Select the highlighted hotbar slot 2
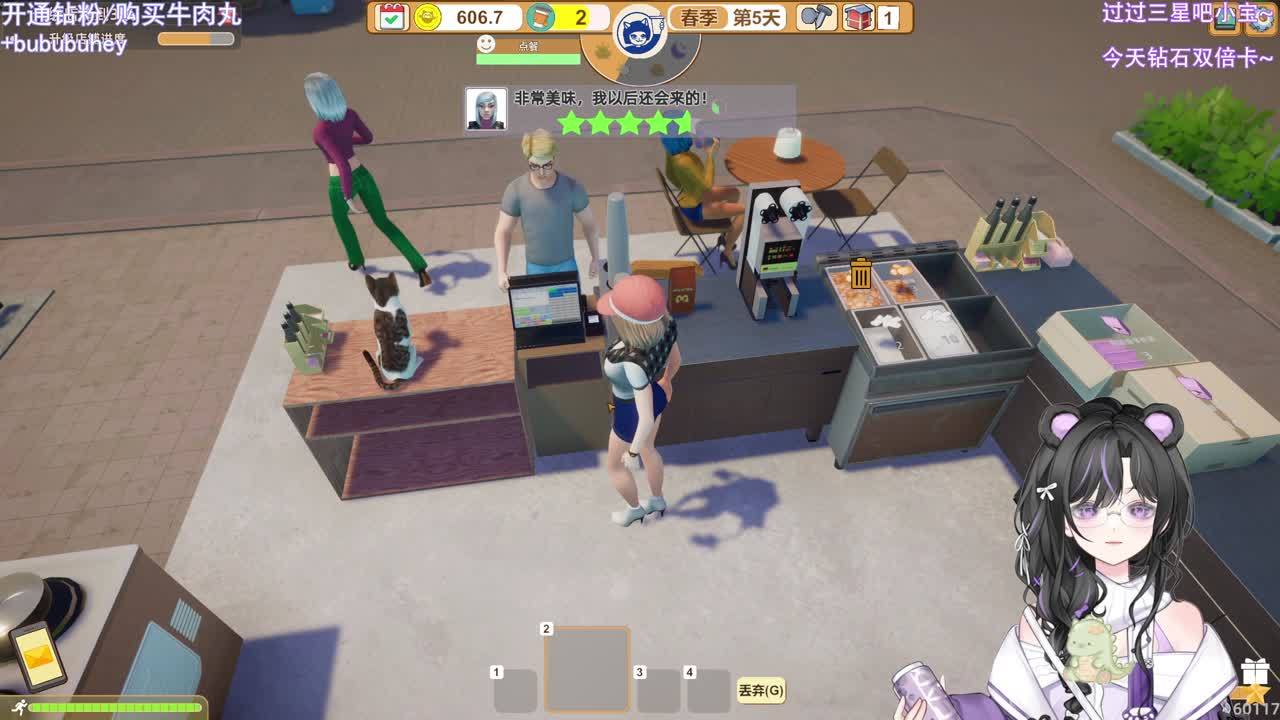Image resolution: width=1280 pixels, height=720 pixels. click(587, 668)
